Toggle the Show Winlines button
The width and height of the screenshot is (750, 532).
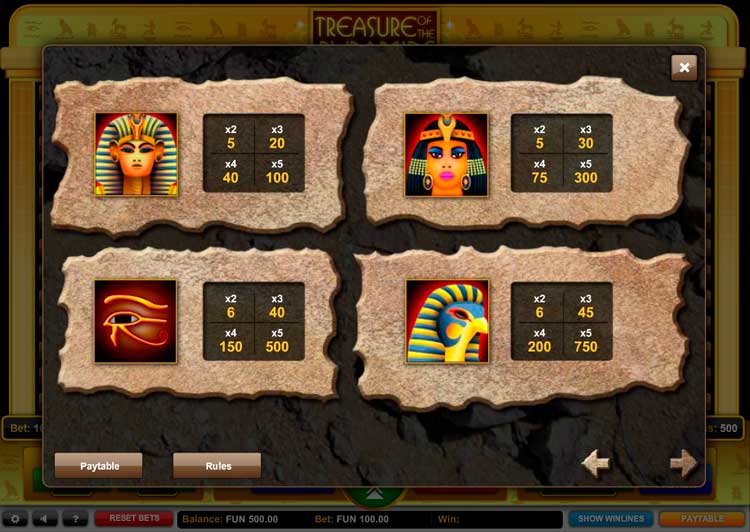(611, 519)
